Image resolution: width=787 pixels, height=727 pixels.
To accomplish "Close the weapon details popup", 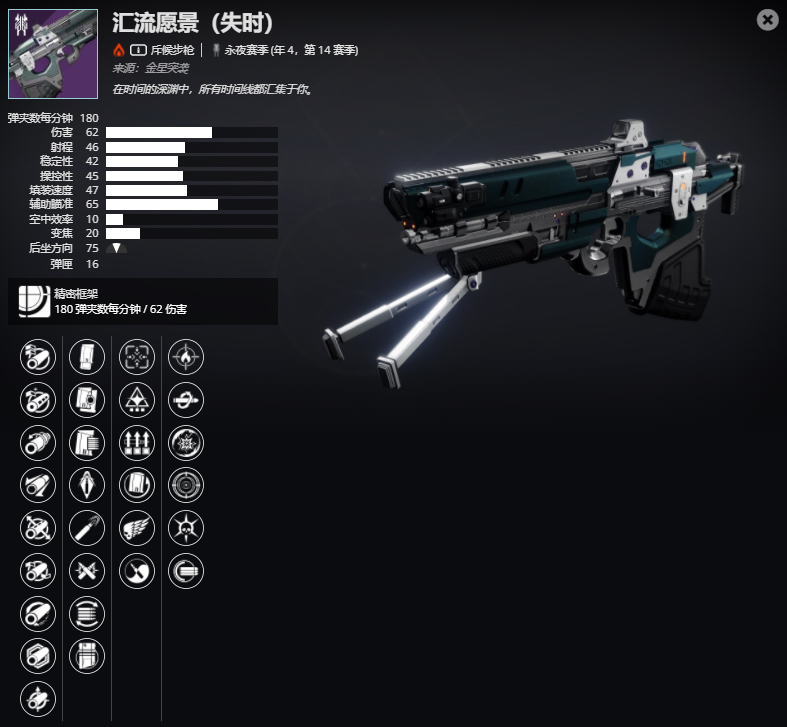I will pos(767,20).
